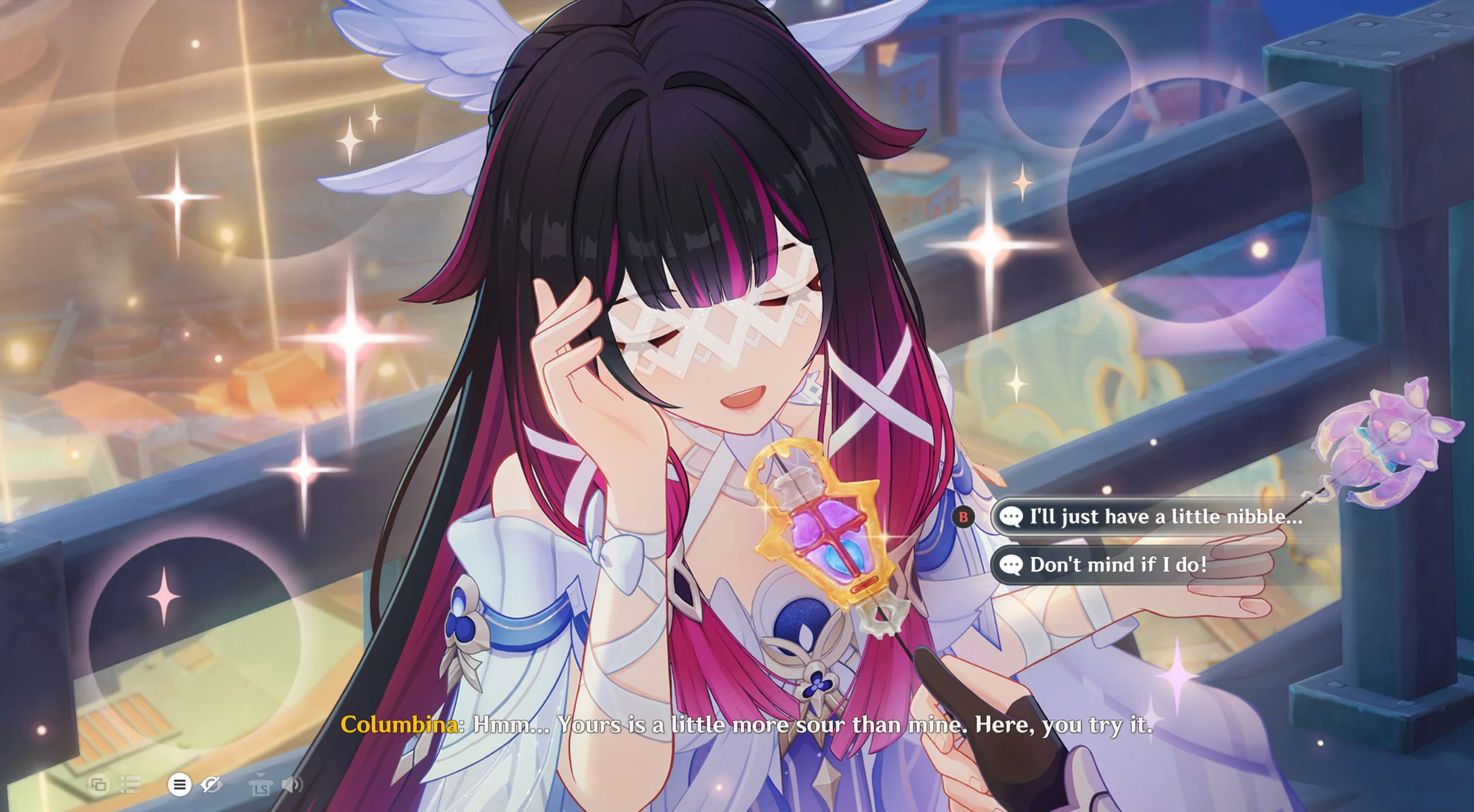
Task: Click the speaker voice-over icon
Action: point(291,784)
